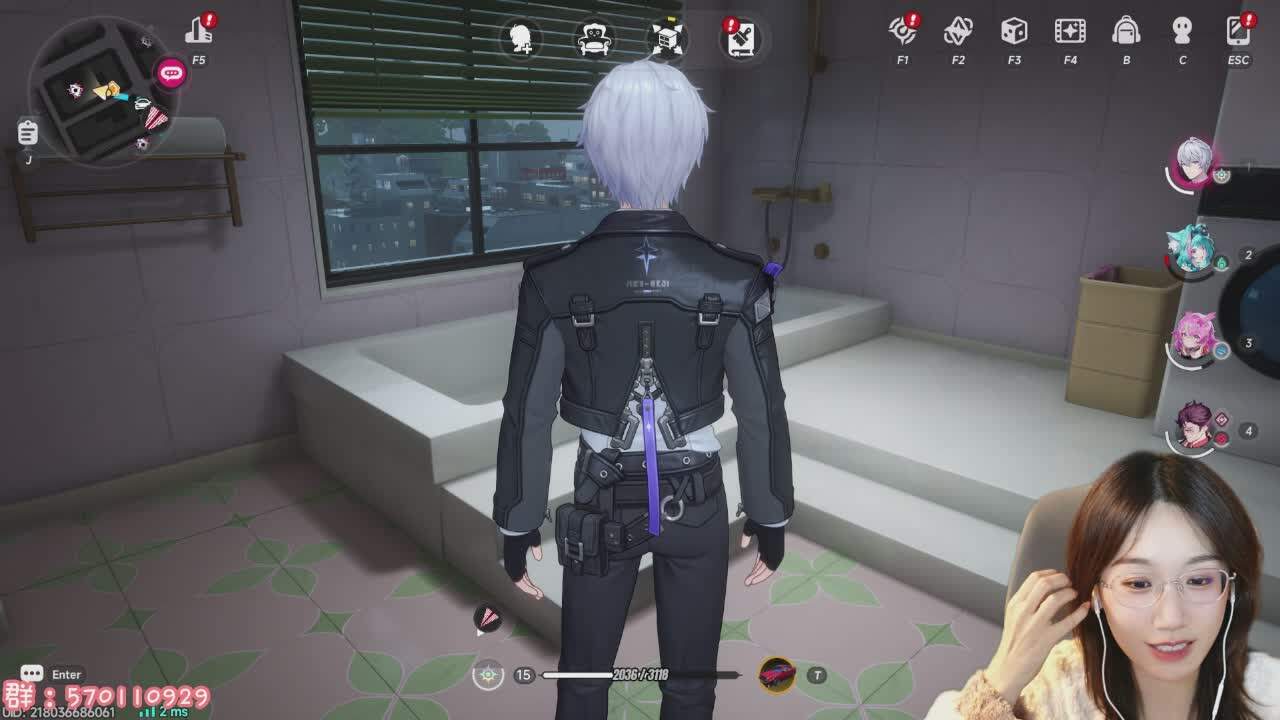This screenshot has width=1280, height=720.
Task: Open the armchair furniture icon
Action: point(595,39)
